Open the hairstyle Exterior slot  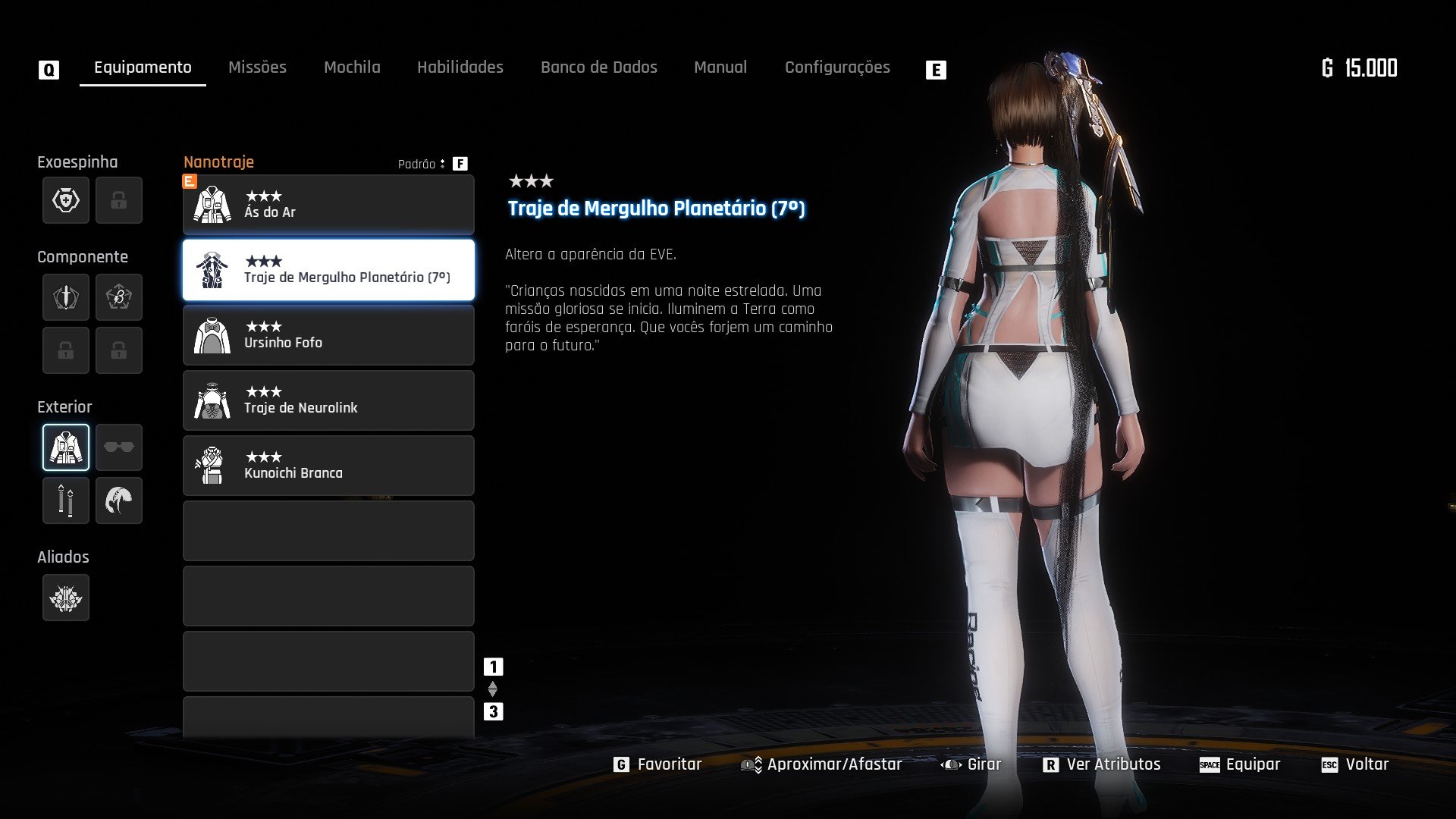[119, 500]
